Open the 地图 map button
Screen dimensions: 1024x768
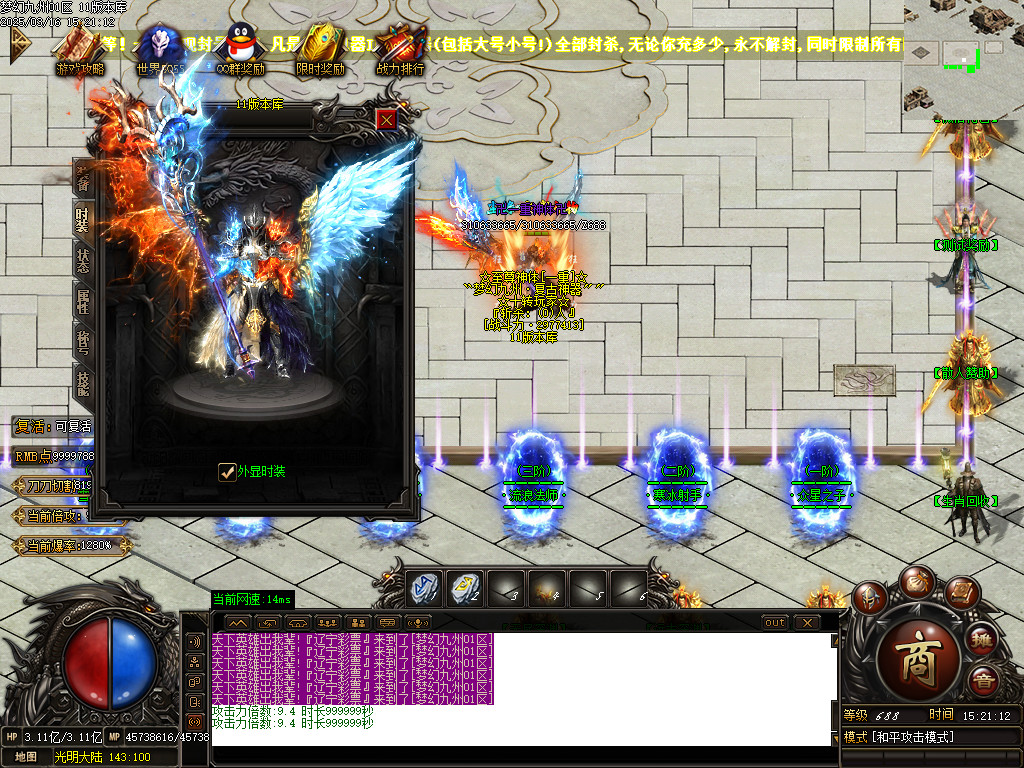[26, 757]
